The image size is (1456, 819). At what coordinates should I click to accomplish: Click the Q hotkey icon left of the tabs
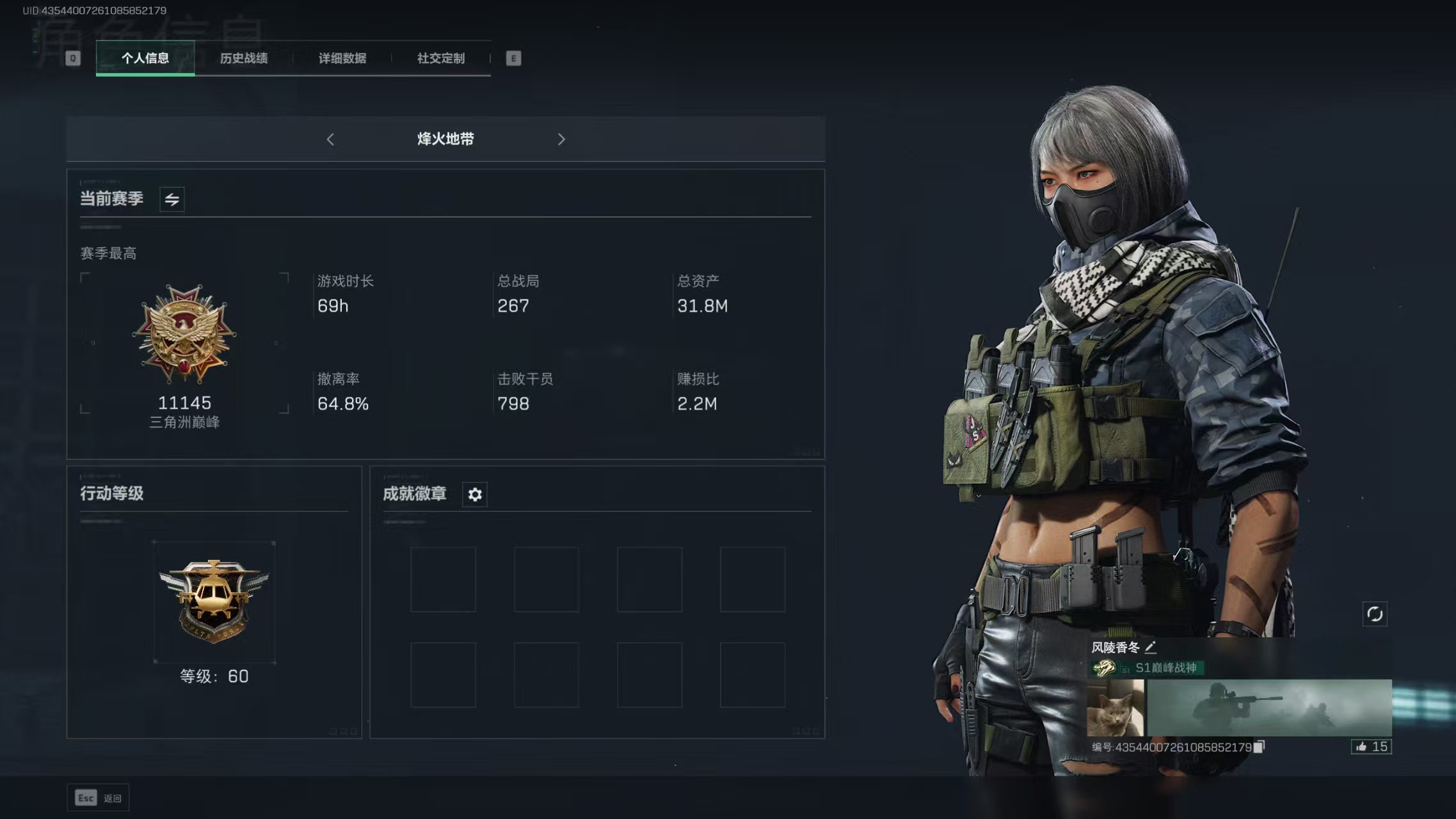72,58
